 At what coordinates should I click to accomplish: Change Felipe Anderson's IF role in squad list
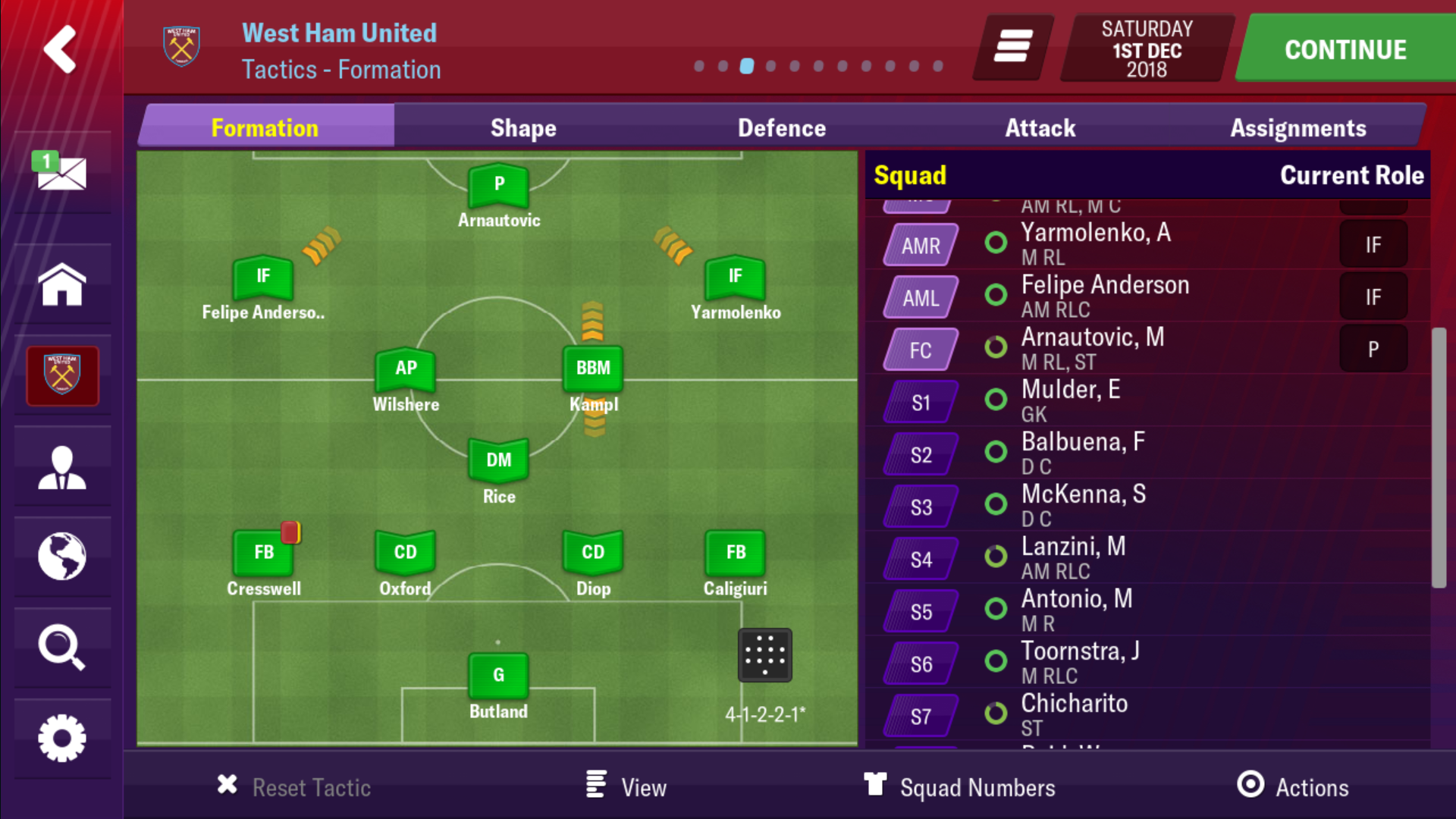[x=1373, y=297]
